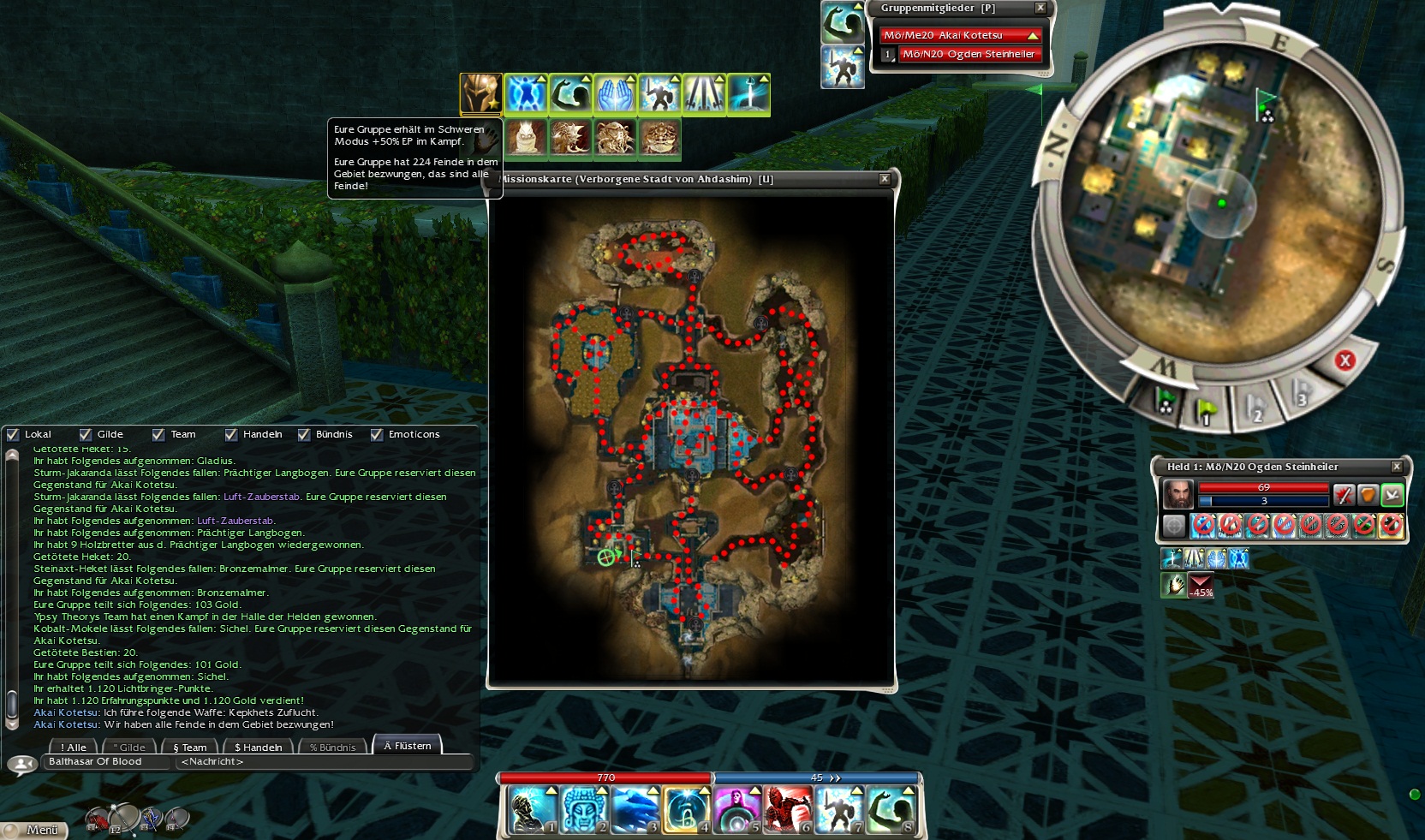Click the Nachricht message input field

(x=324, y=761)
